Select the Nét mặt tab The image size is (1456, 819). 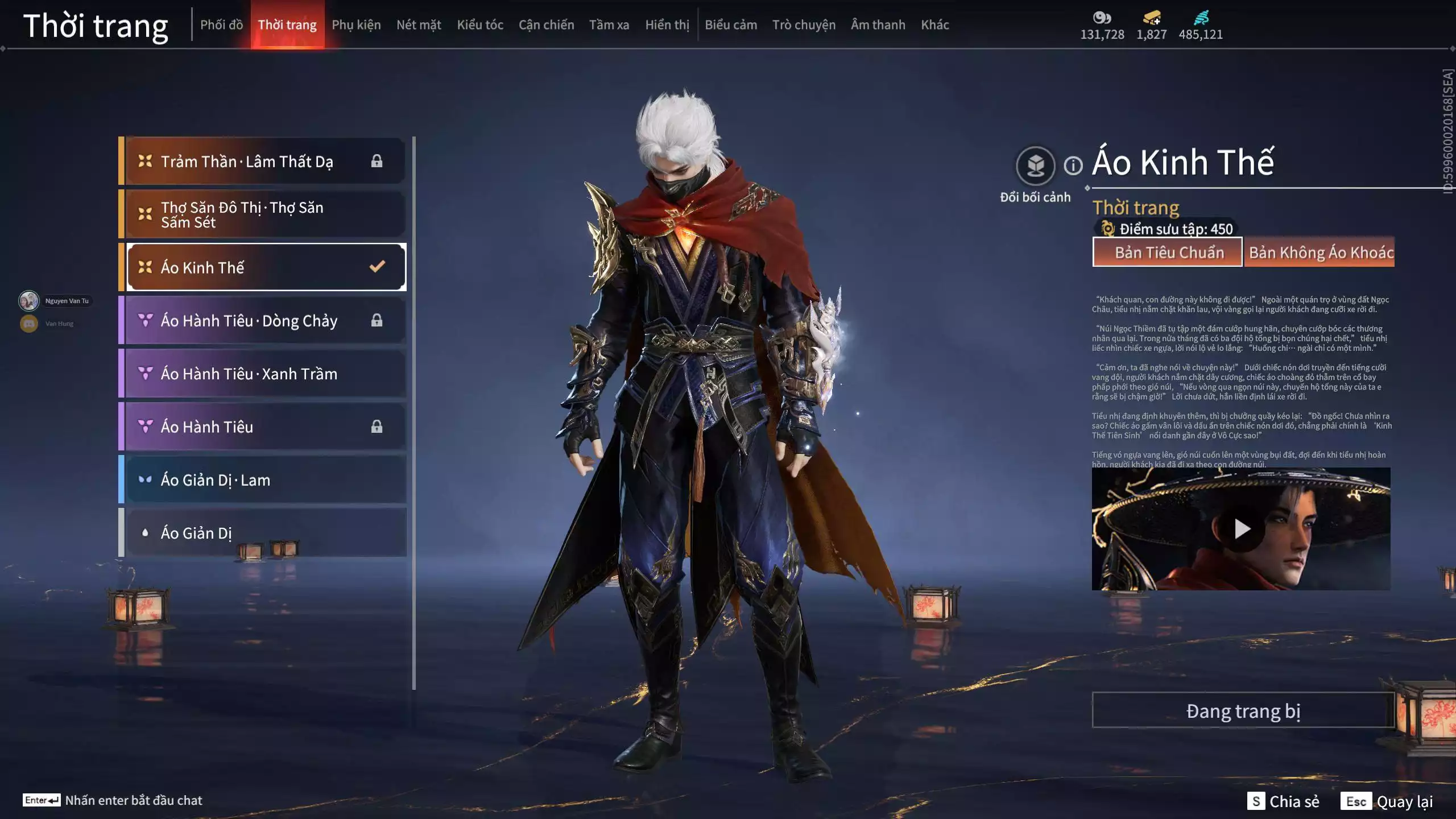[x=419, y=25]
